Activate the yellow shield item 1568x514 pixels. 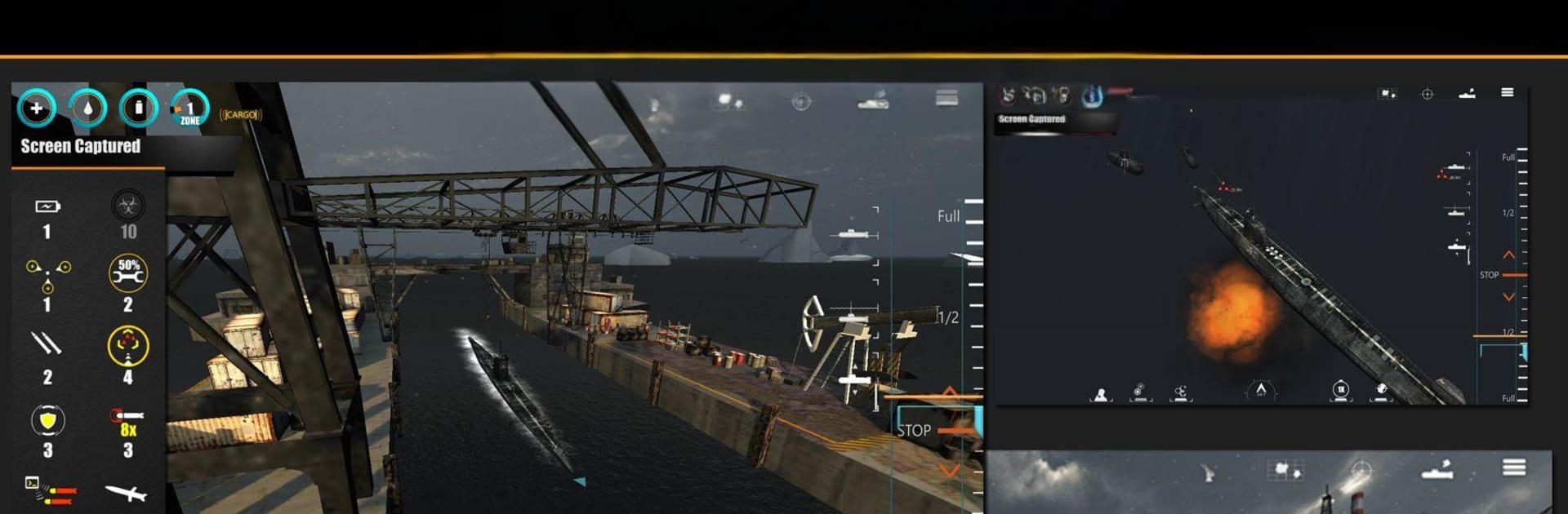coord(47,420)
